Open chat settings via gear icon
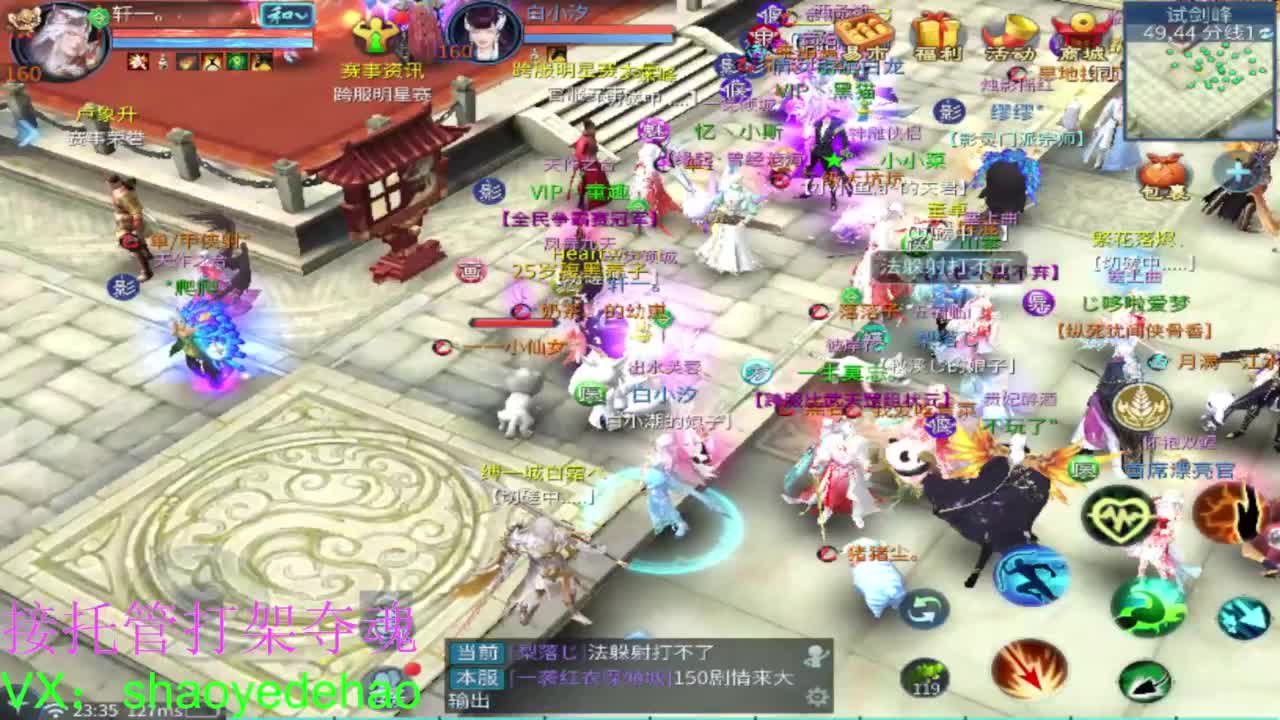Image resolution: width=1280 pixels, height=720 pixels. click(818, 699)
